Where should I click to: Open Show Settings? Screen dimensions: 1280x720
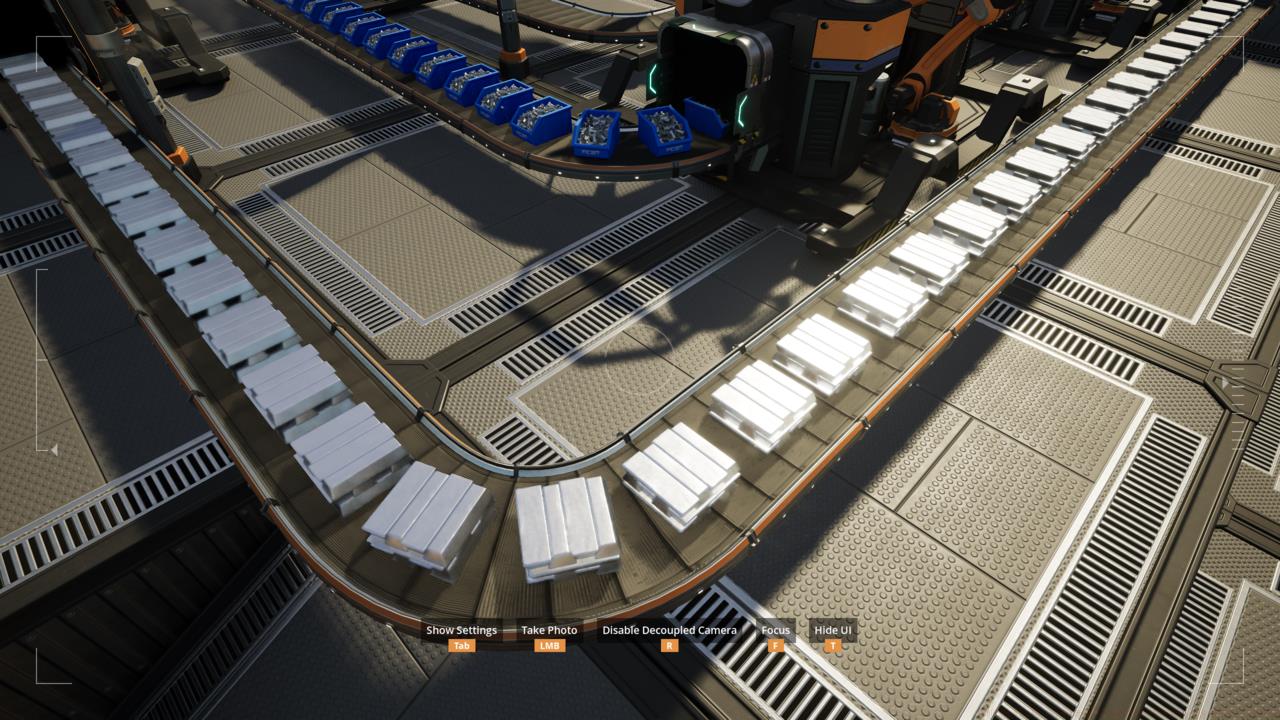click(x=460, y=630)
